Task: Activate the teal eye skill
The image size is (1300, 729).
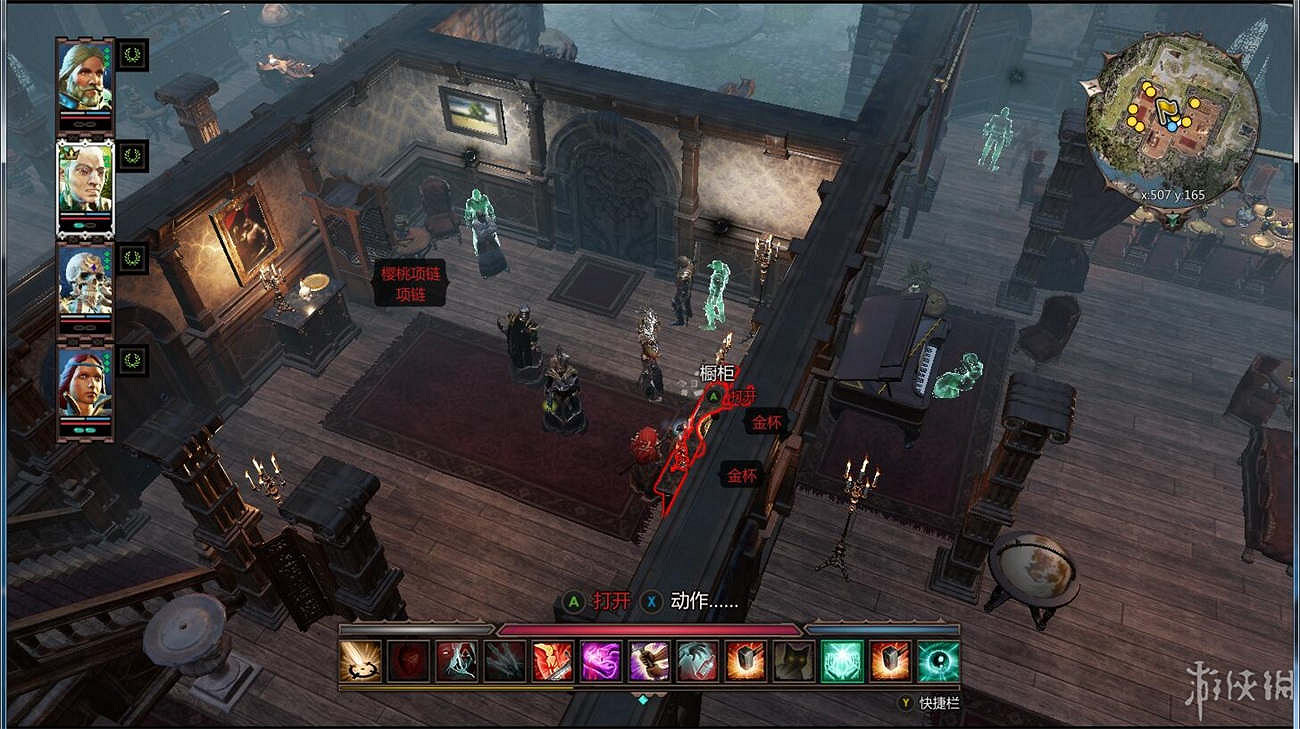Action: [x=938, y=661]
